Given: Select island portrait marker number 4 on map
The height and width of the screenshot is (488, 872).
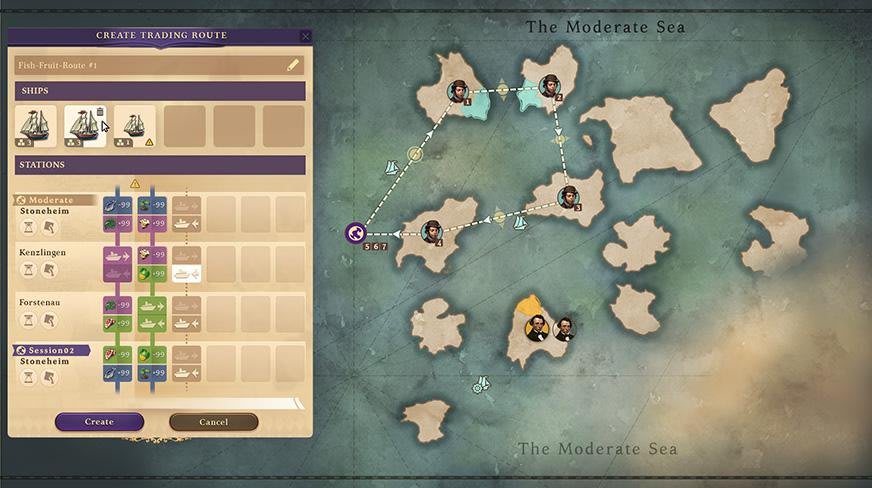Looking at the screenshot, I should (x=432, y=232).
